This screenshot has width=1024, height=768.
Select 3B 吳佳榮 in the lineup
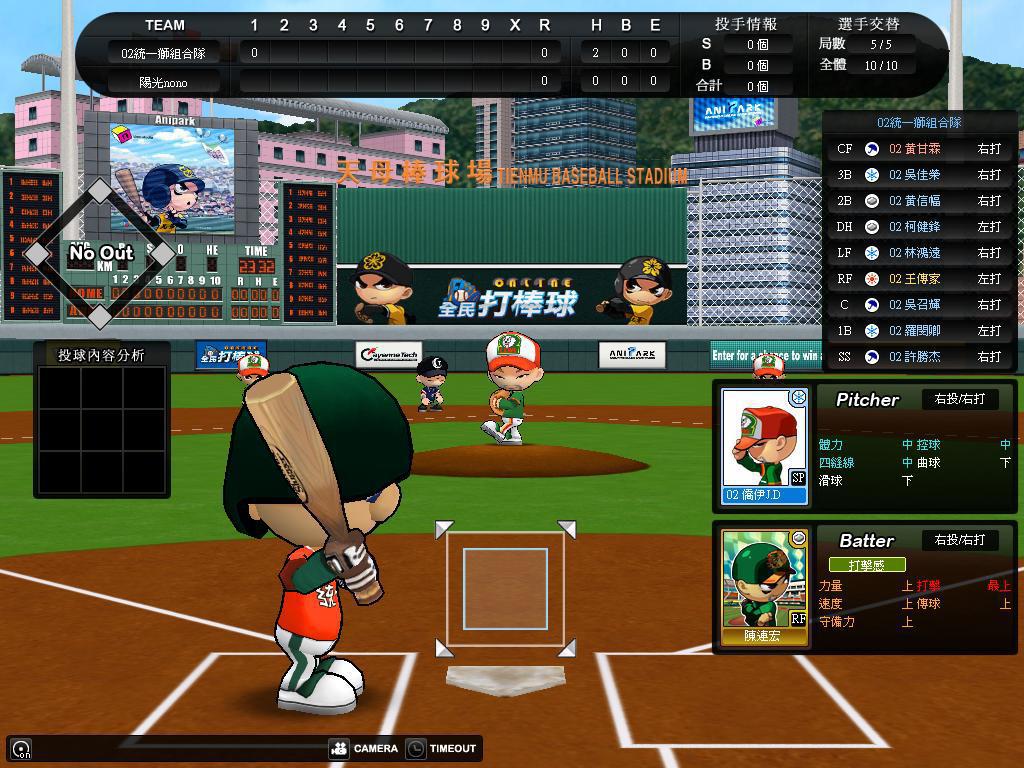pyautogui.click(x=918, y=175)
